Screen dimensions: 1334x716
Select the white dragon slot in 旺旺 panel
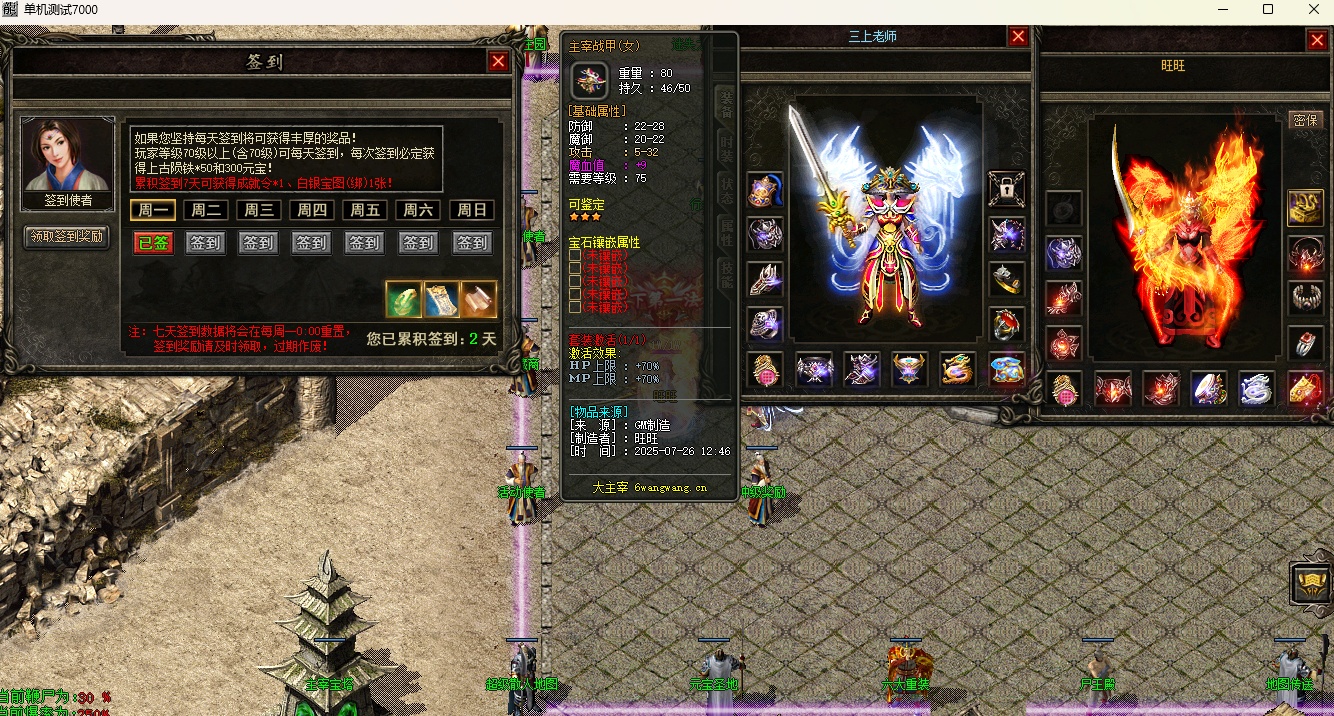[1256, 389]
